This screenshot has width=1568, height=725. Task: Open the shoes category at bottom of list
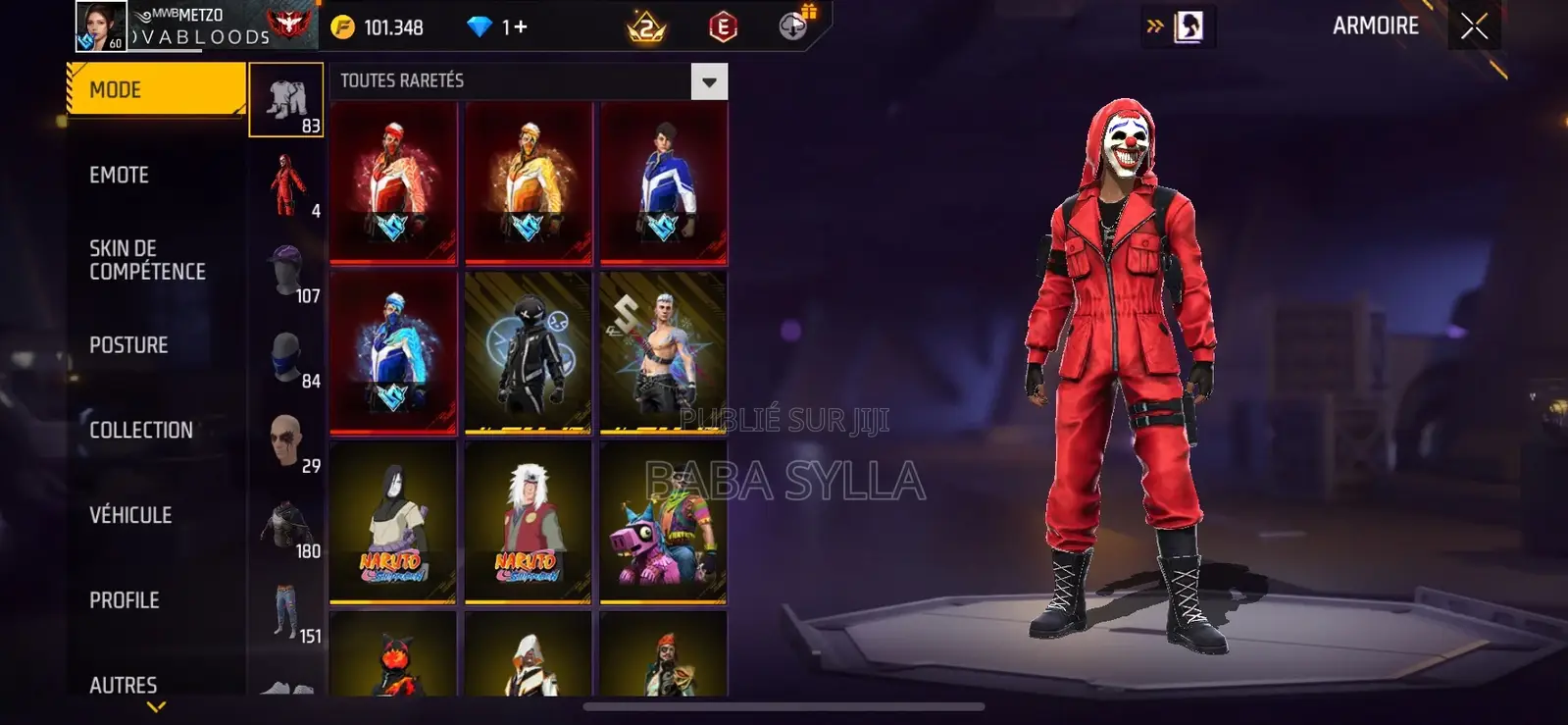click(x=286, y=687)
